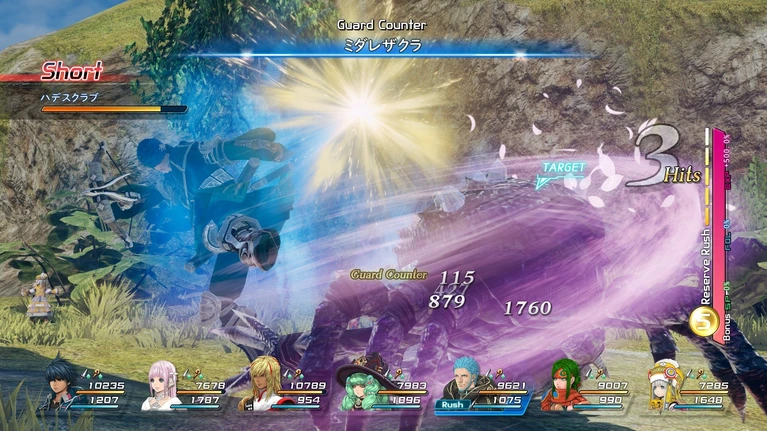Switch to the long blonde-haired party member
The height and width of the screenshot is (431, 767).
tap(262, 386)
